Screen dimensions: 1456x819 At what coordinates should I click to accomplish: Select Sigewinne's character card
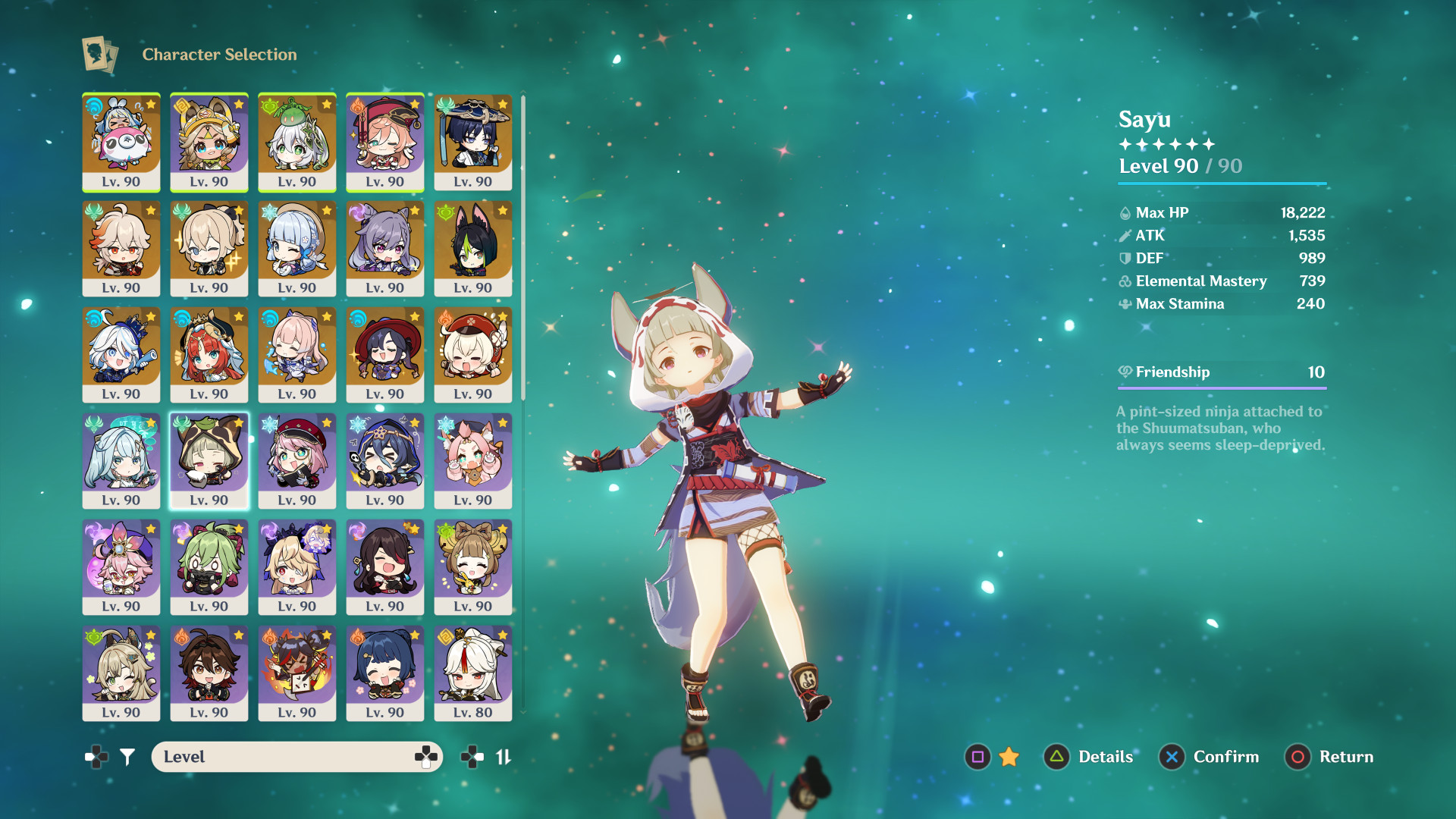(x=121, y=142)
